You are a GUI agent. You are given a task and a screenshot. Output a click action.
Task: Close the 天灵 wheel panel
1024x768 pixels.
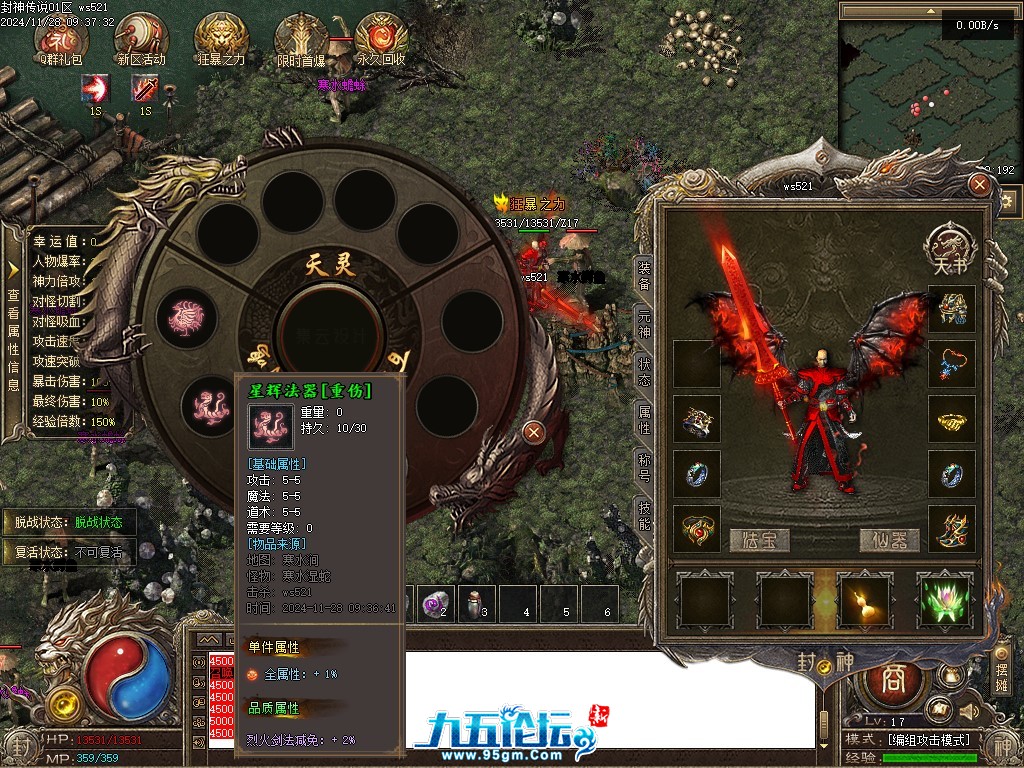[x=534, y=432]
